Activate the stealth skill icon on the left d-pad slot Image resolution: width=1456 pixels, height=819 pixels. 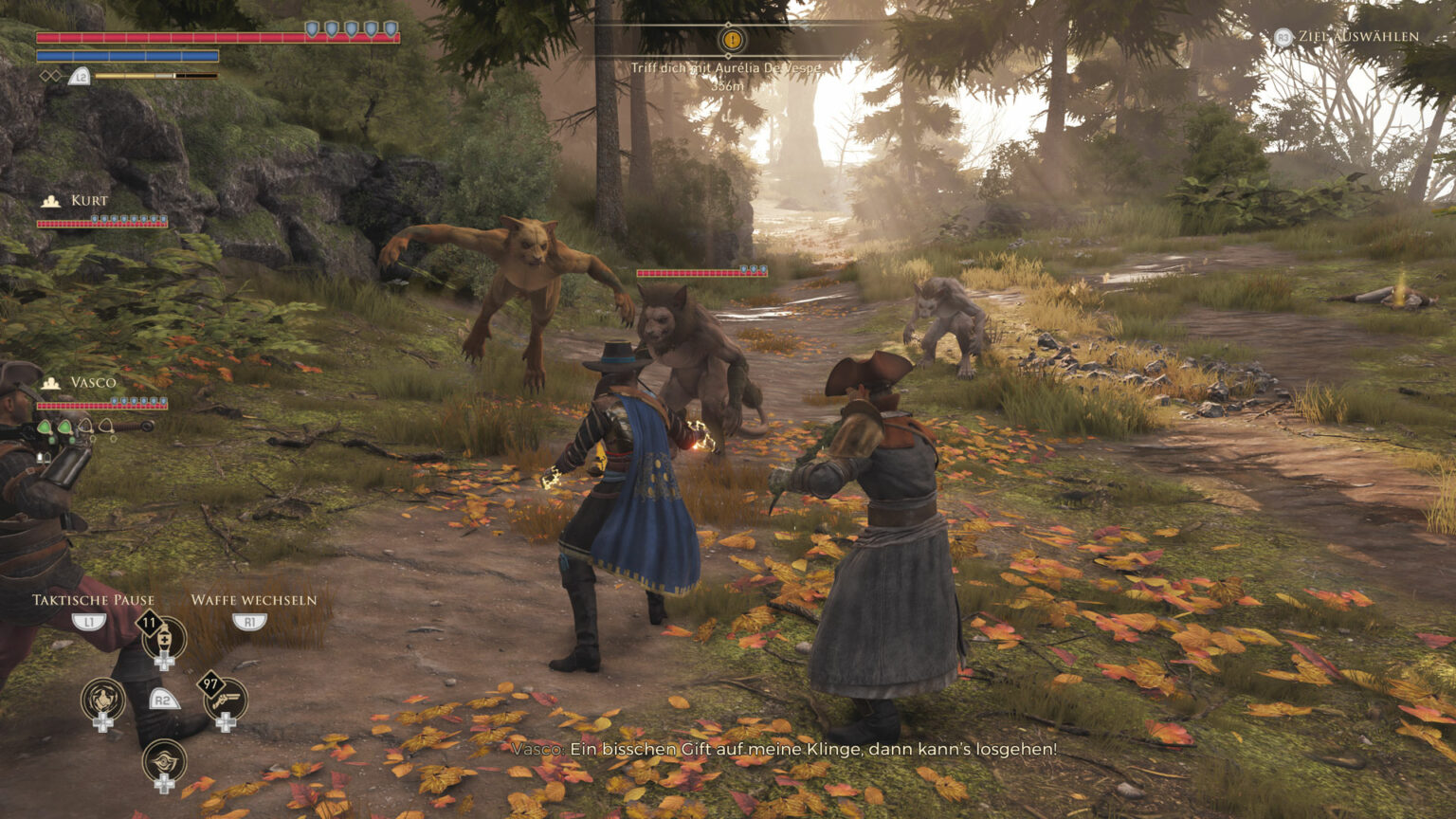101,701
